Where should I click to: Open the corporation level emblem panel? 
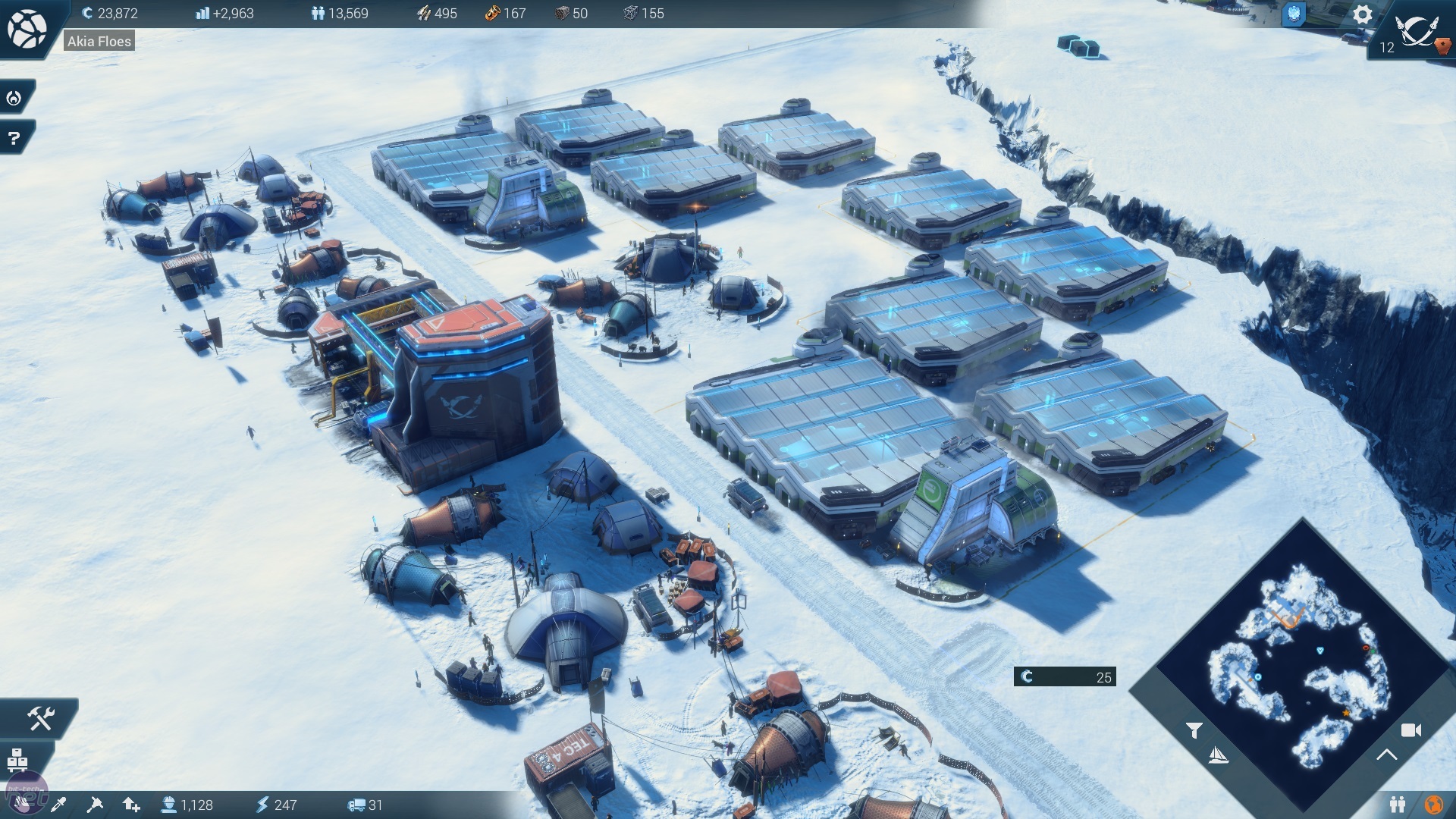pos(1414,32)
